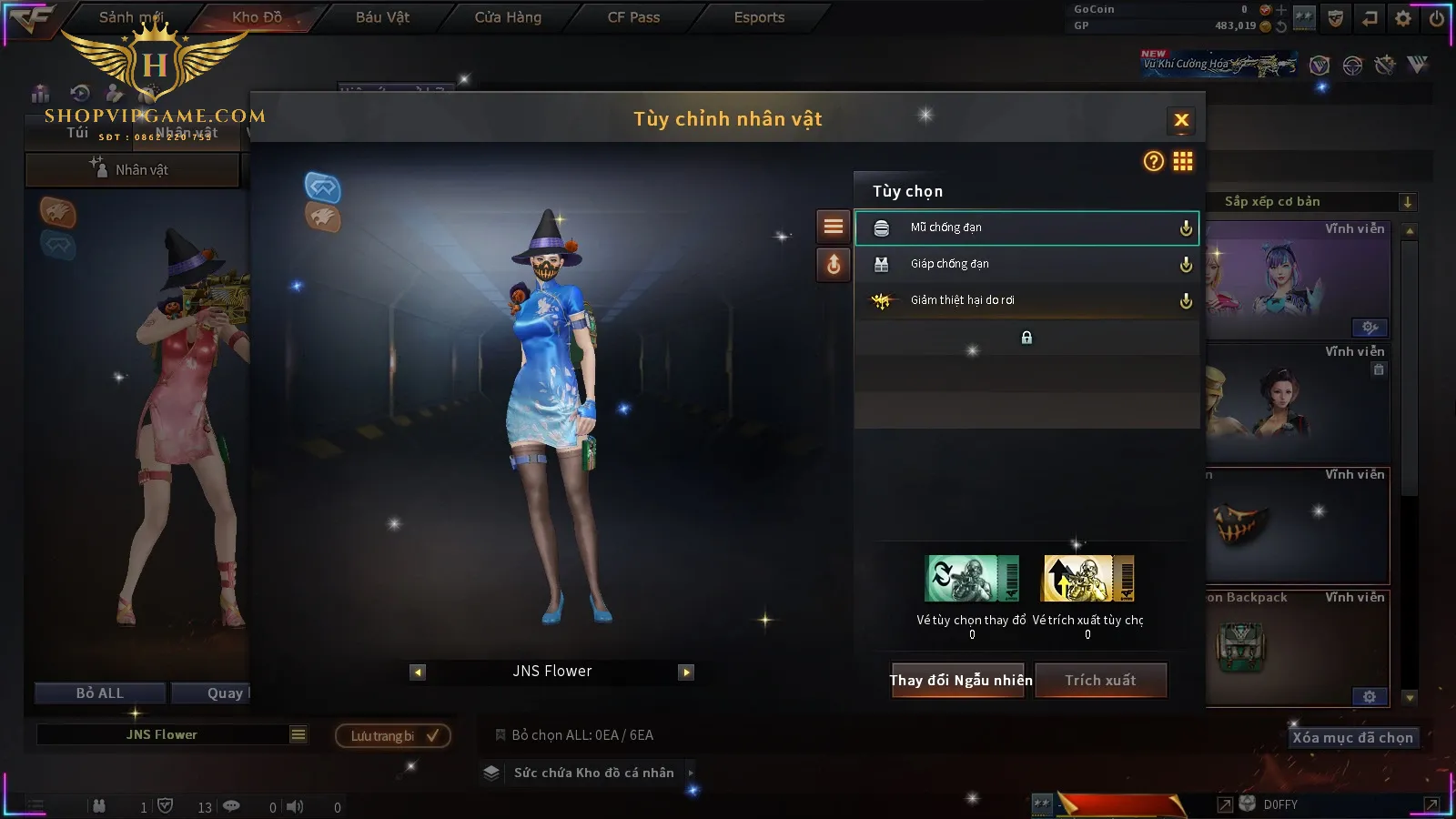
Task: Click the Trích xuất button
Action: [1100, 681]
